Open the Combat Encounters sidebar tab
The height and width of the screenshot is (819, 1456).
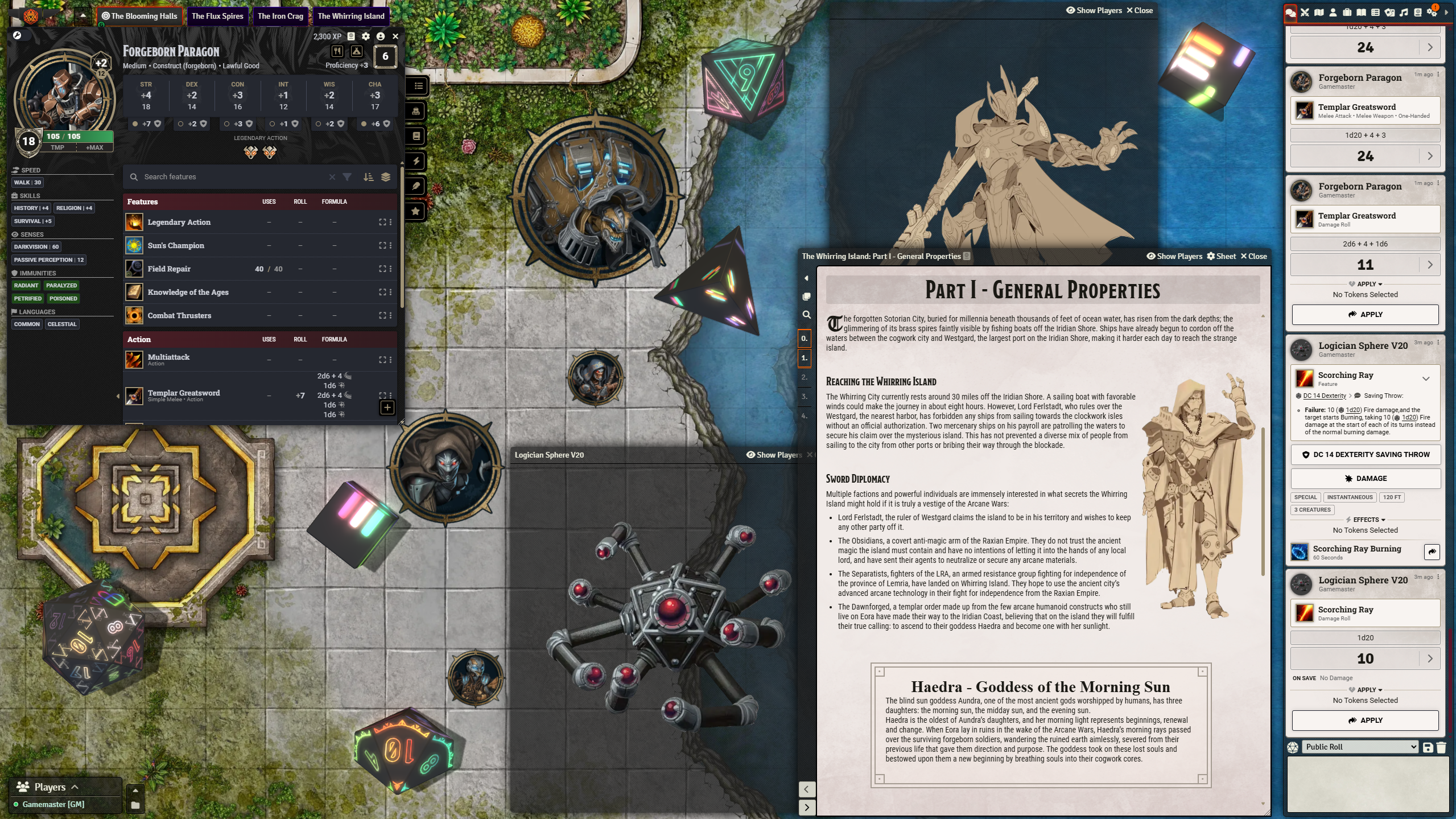[1305, 13]
